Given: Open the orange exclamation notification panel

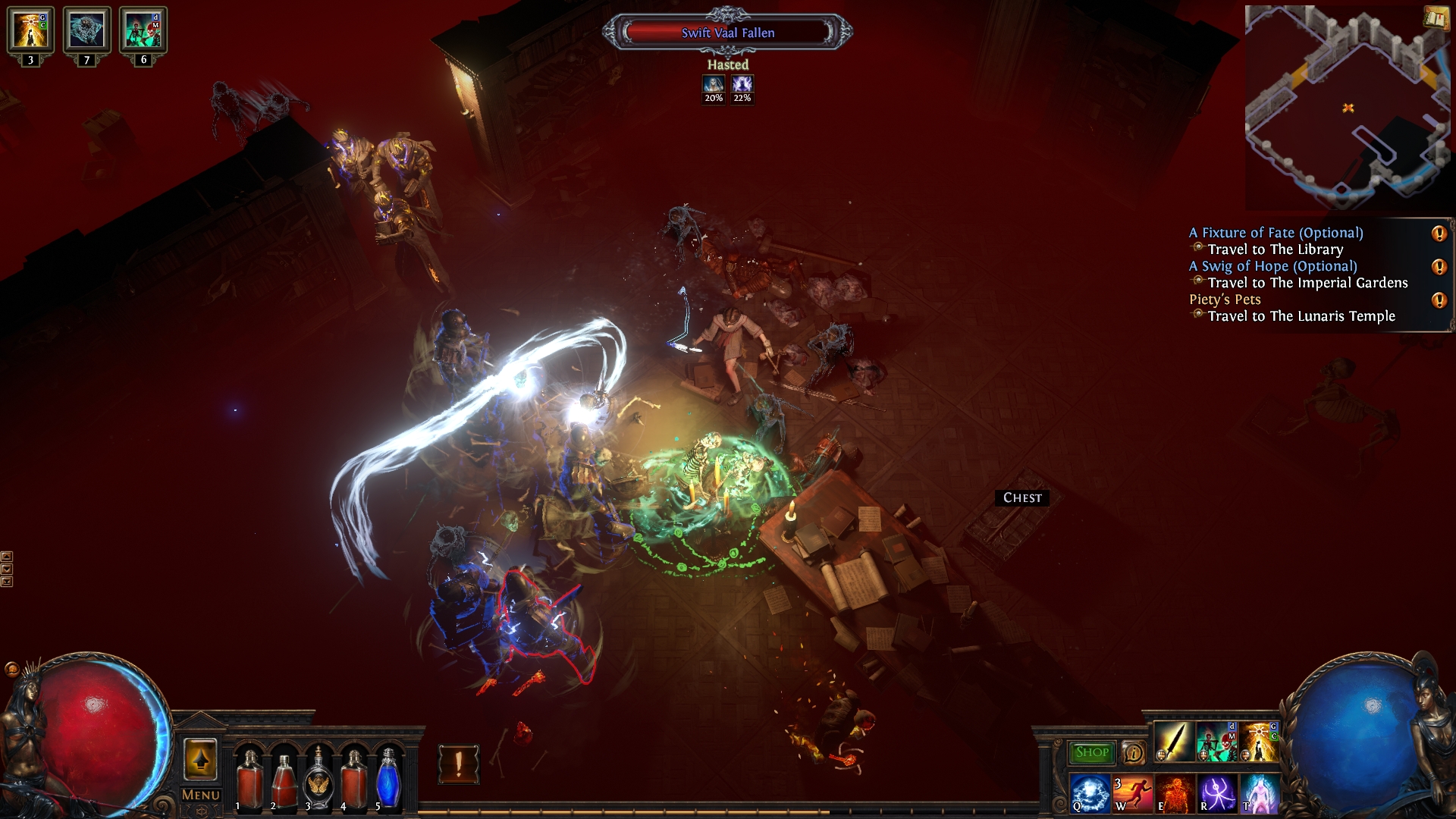Looking at the screenshot, I should coord(458,764).
